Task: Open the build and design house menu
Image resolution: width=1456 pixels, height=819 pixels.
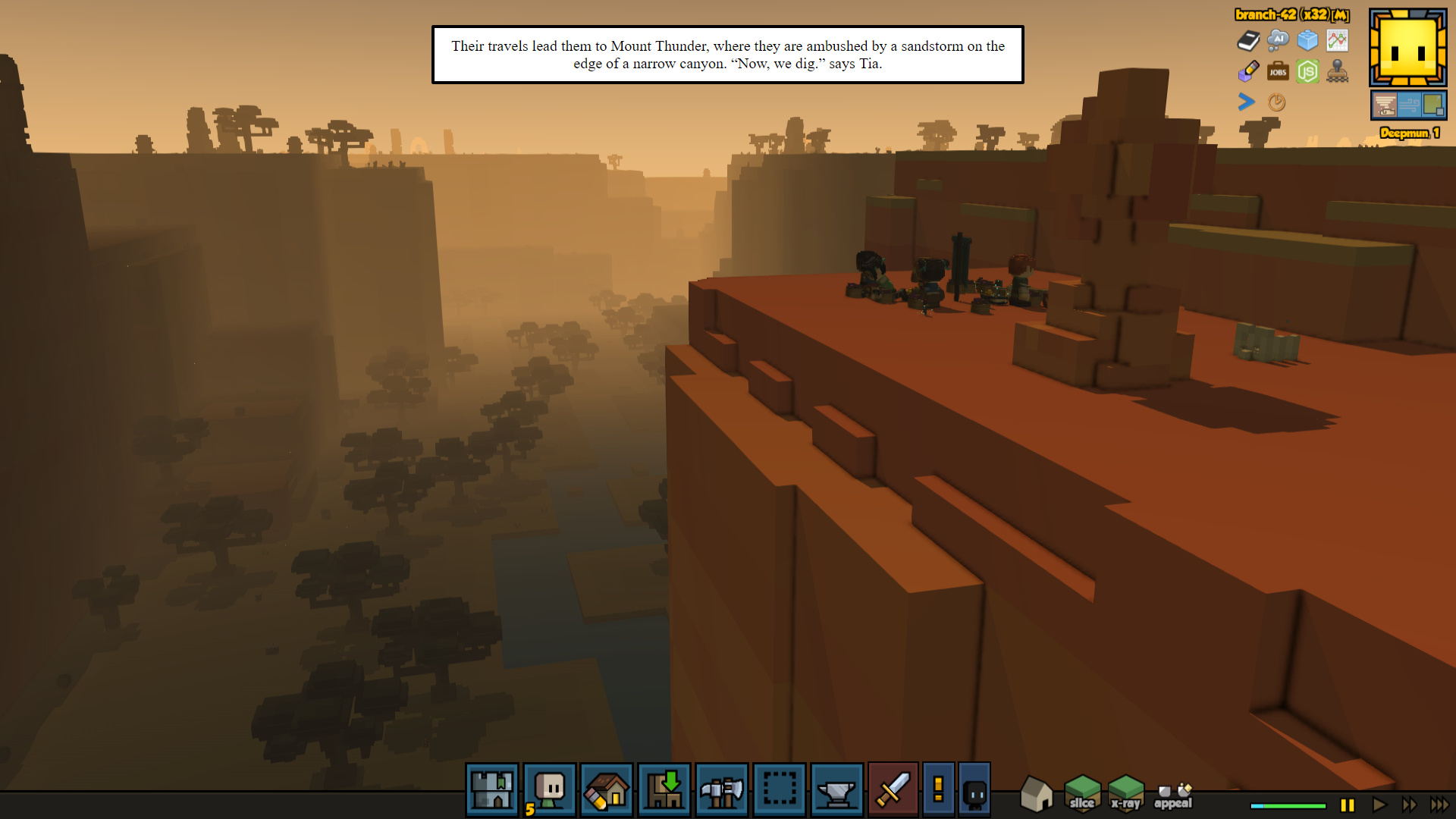Action: [x=607, y=789]
